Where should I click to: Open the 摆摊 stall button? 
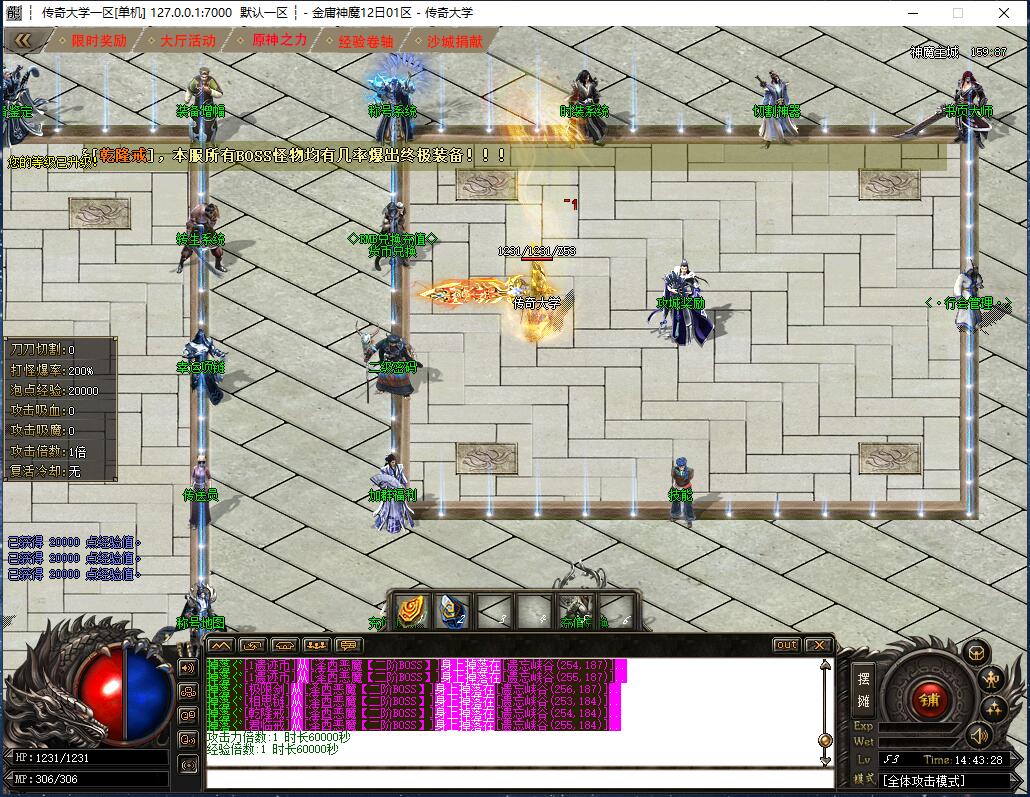(x=864, y=689)
